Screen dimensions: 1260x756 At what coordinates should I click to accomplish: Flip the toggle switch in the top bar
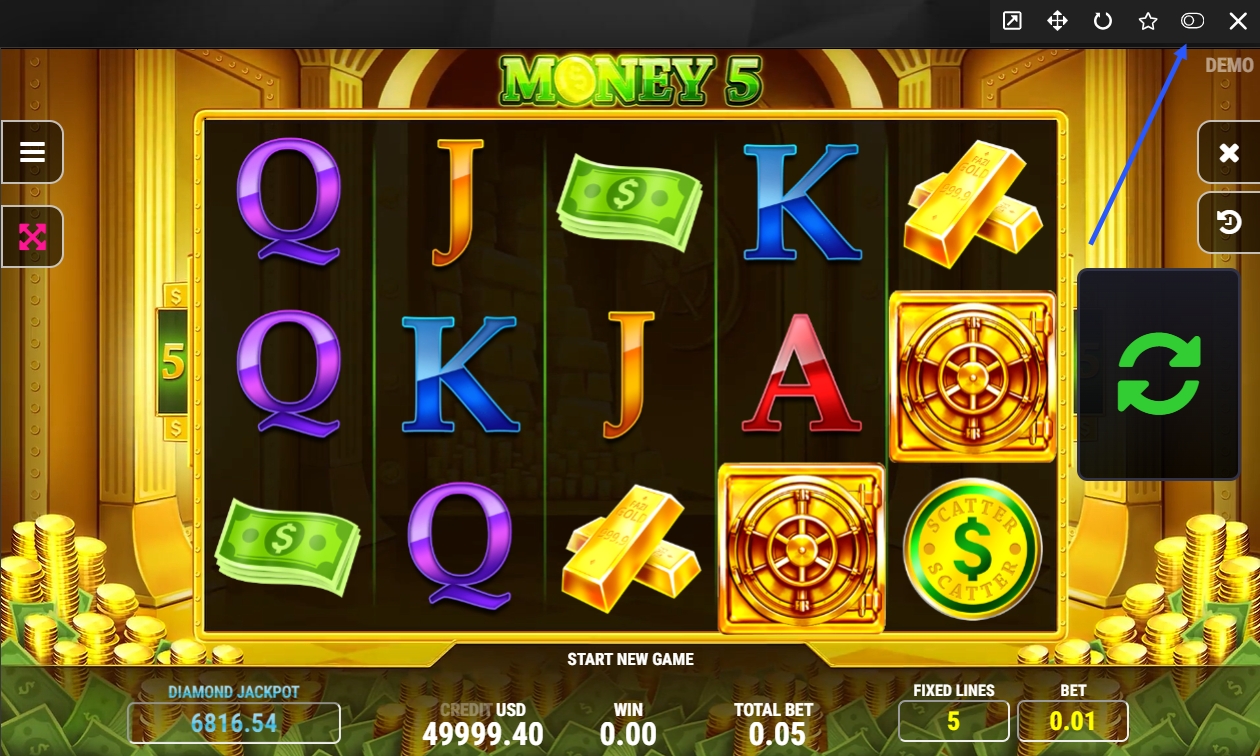(x=1192, y=21)
